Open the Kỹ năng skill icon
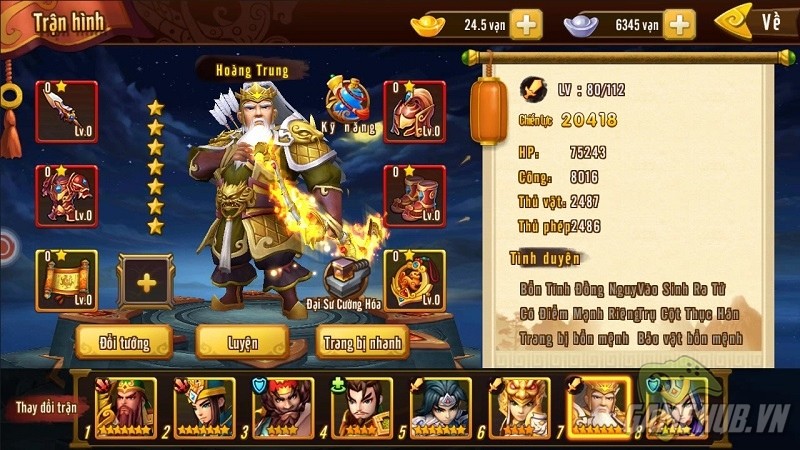800x450 pixels. click(x=349, y=103)
